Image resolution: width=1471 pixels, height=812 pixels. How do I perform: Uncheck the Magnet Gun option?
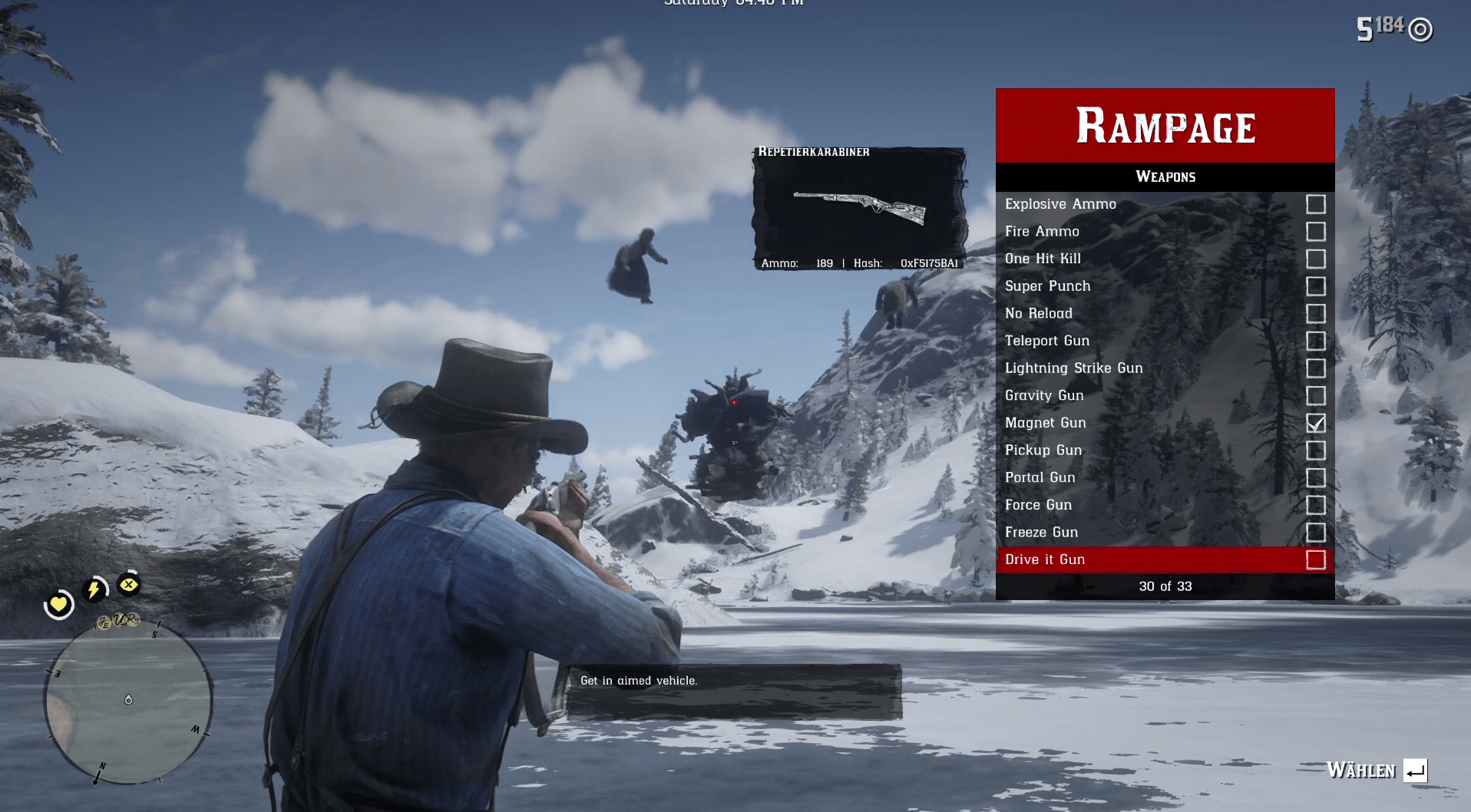click(1316, 423)
